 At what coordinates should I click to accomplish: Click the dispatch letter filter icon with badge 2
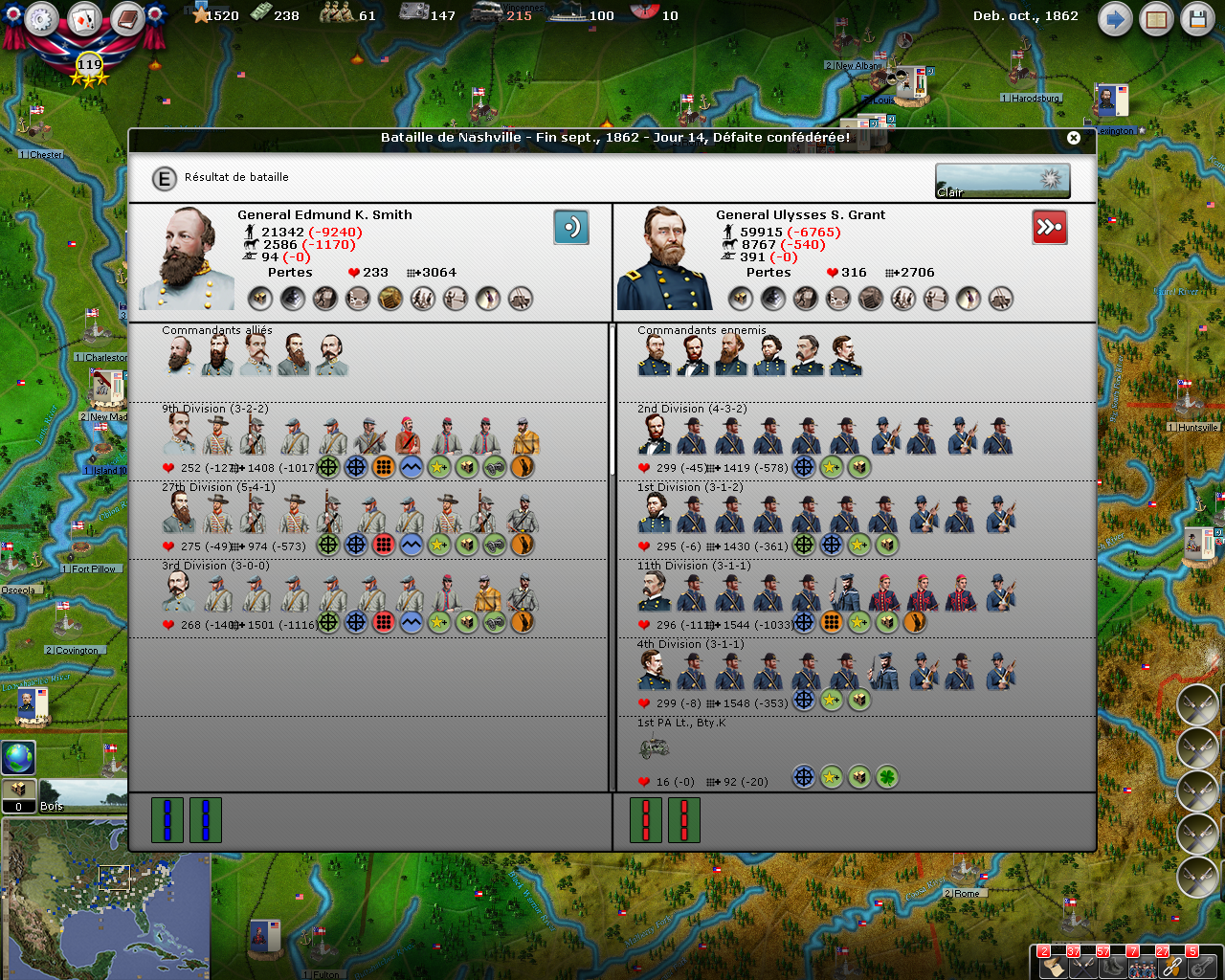1054,969
